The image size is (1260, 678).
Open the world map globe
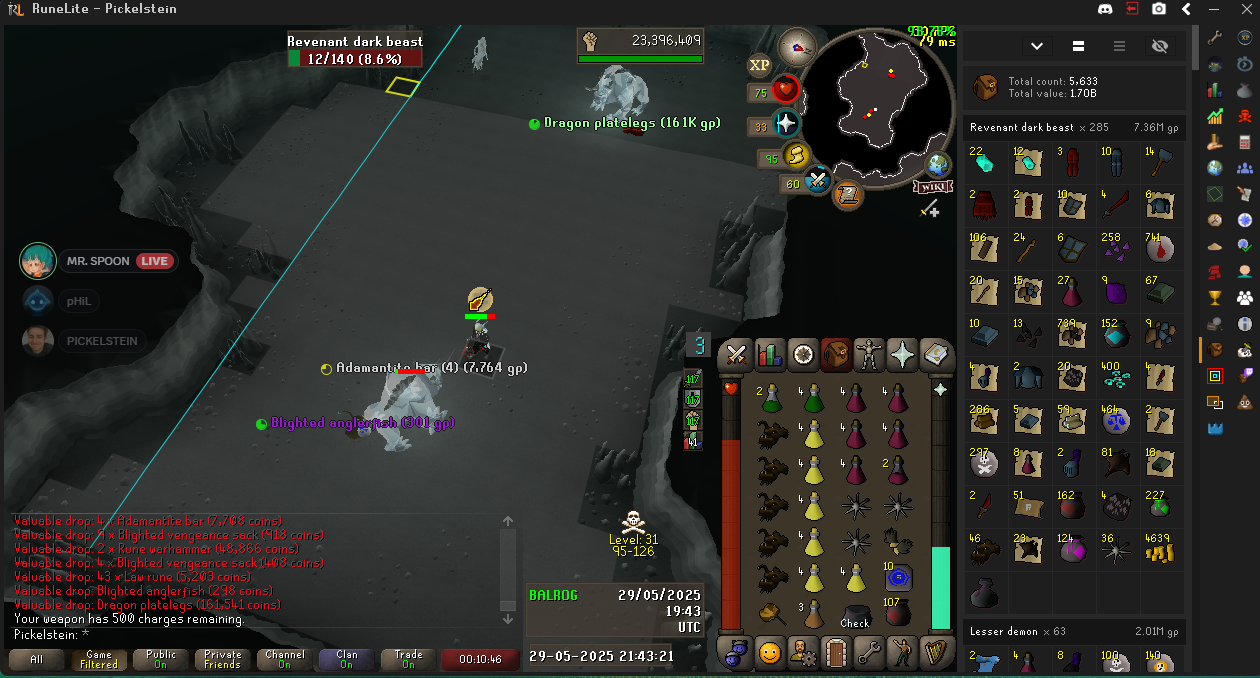click(938, 165)
